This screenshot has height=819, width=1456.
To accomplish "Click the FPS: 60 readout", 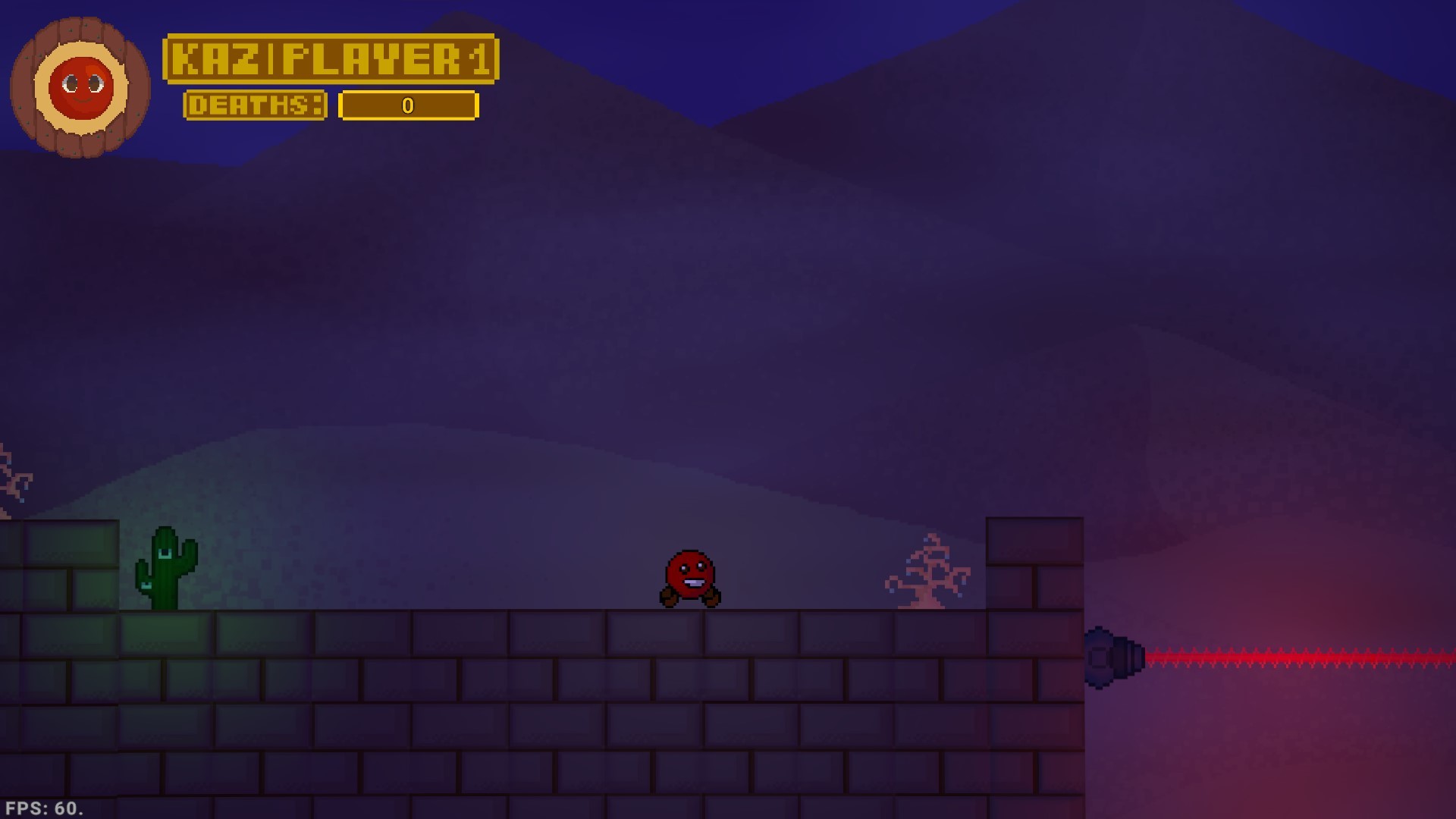I will pos(42,807).
